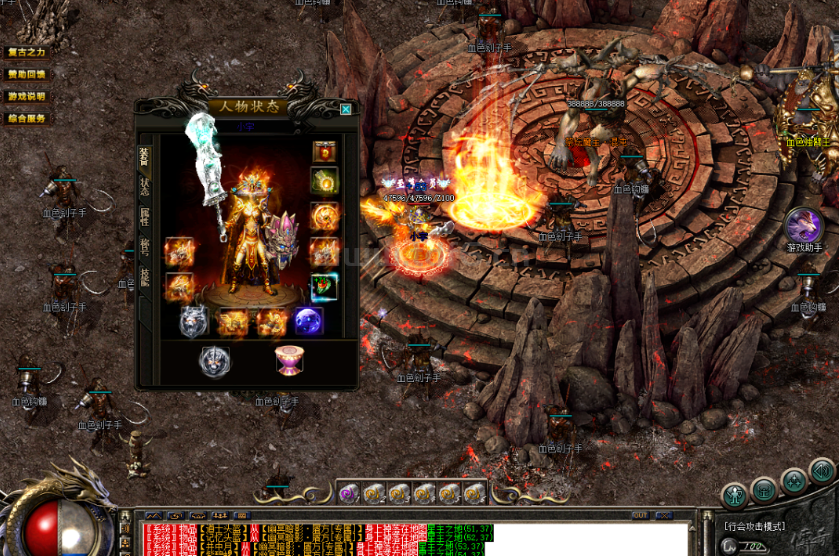The width and height of the screenshot is (840, 556).
Task: Click the 复古之力 menu button
Action: [27, 51]
